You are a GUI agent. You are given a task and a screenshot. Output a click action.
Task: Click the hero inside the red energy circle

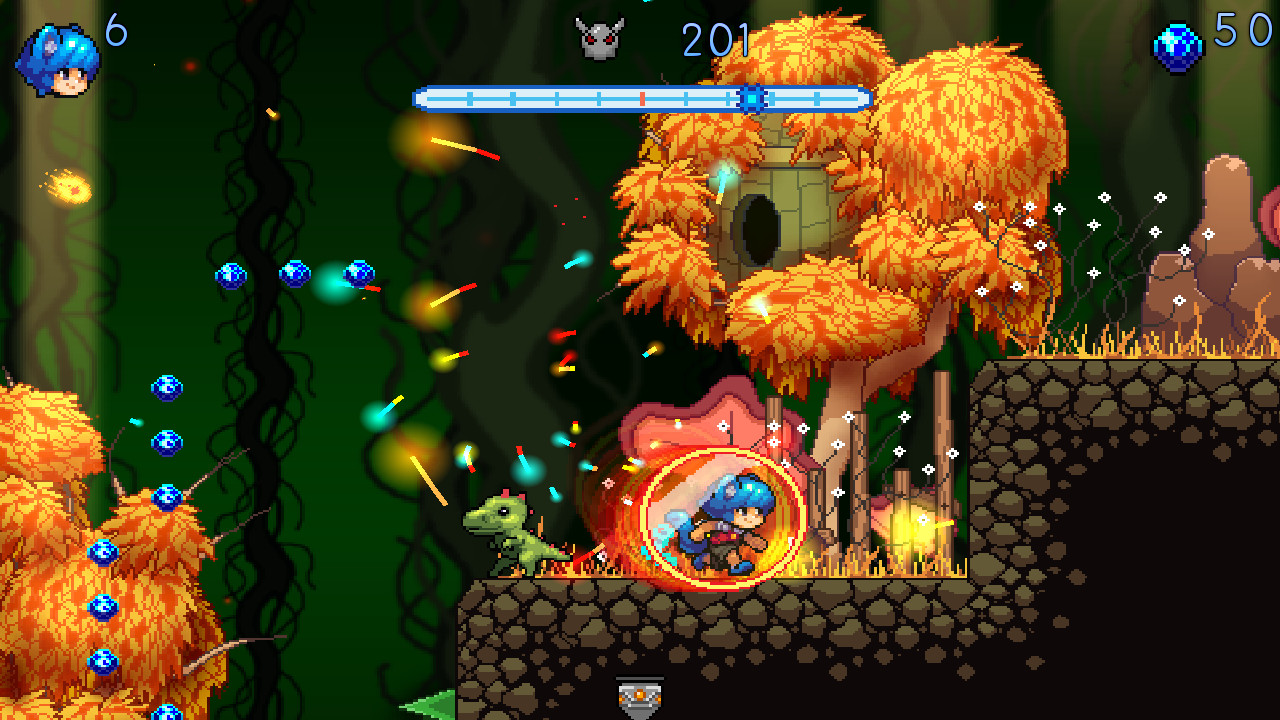pyautogui.click(x=725, y=525)
